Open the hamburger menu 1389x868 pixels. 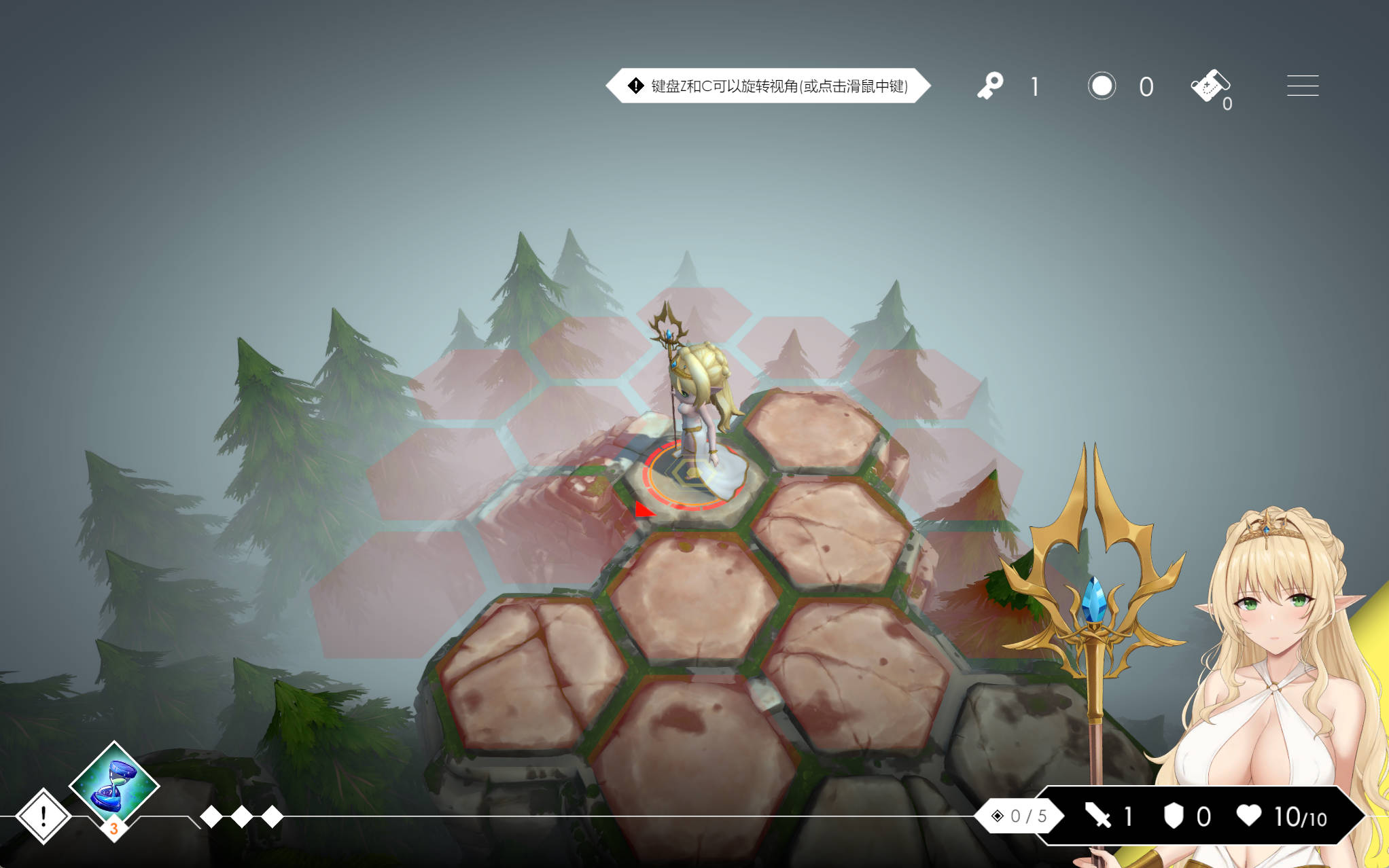(1302, 86)
